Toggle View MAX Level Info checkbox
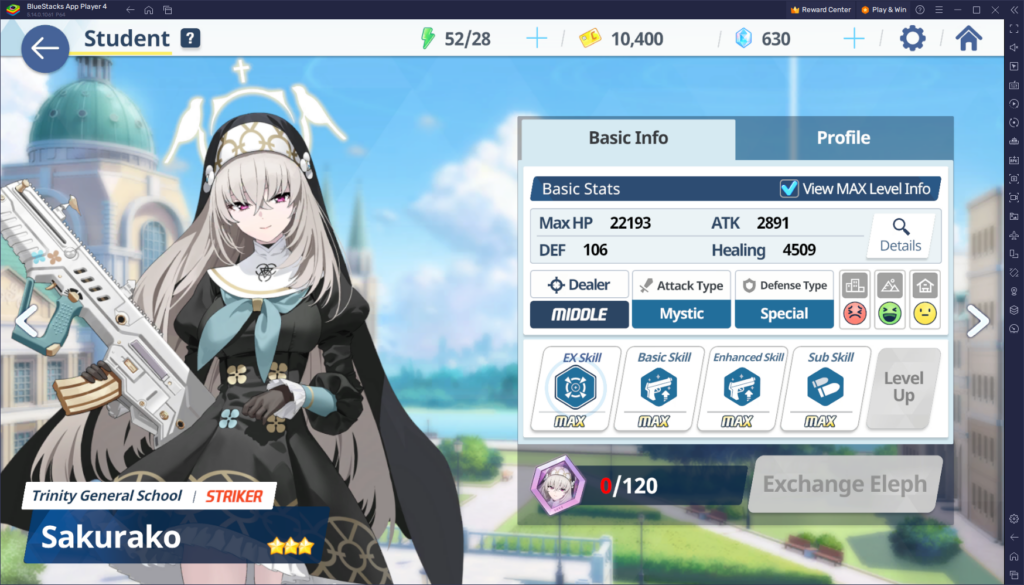1024x585 pixels. pos(789,188)
